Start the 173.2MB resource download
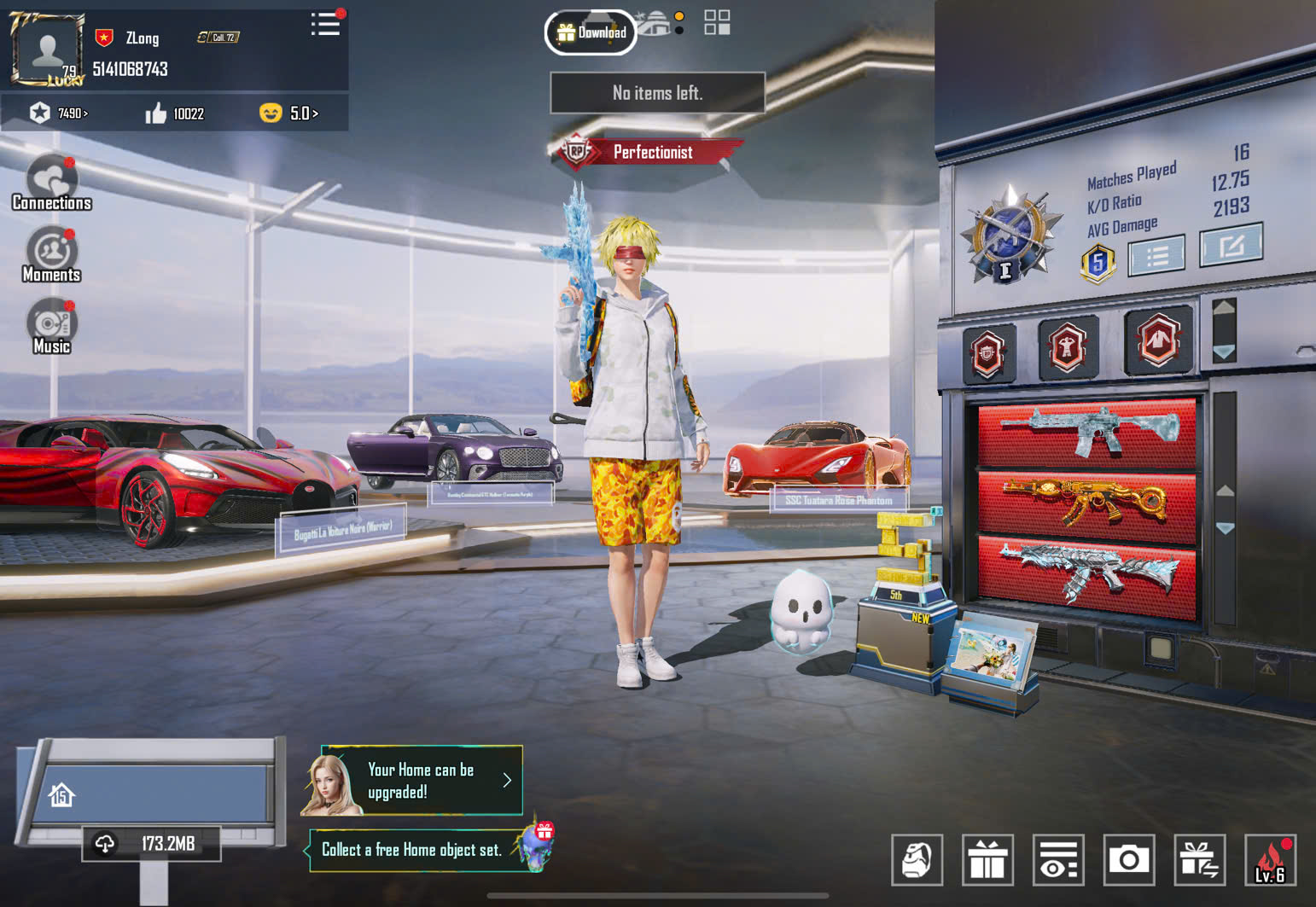This screenshot has height=907, width=1316. point(152,844)
